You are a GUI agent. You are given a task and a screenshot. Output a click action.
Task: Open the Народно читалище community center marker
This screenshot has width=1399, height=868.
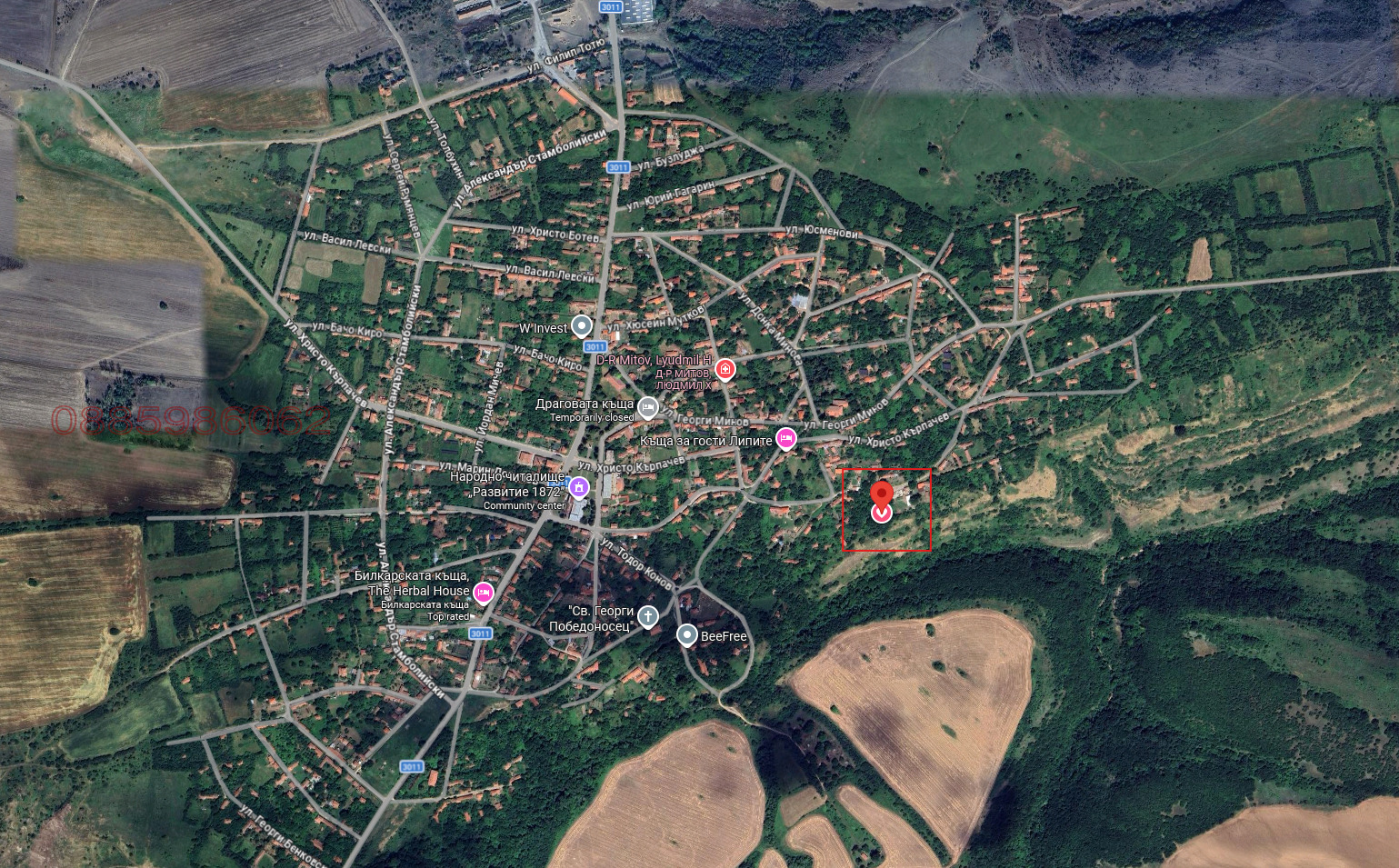point(579,488)
